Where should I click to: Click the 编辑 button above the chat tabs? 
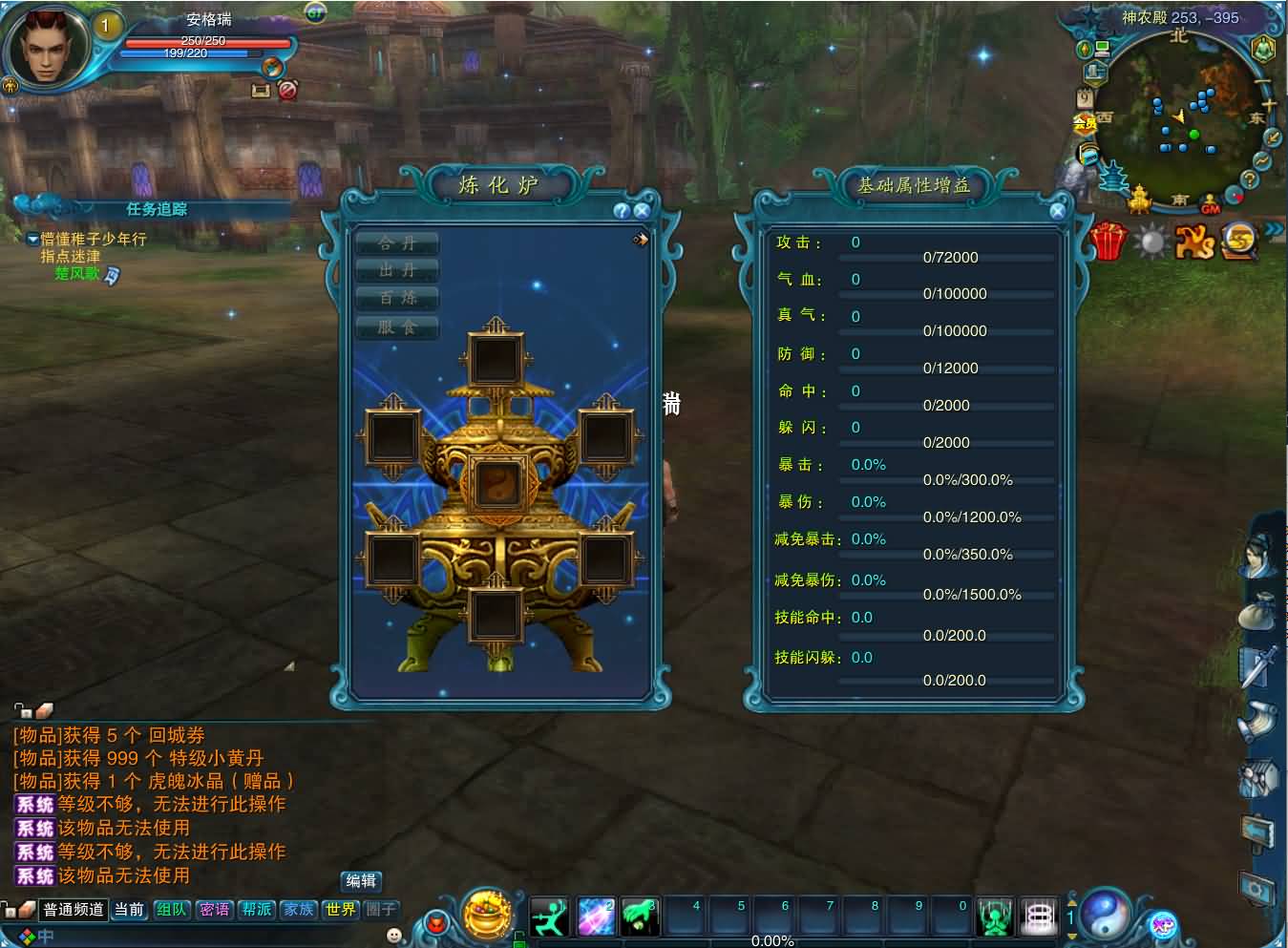click(361, 881)
